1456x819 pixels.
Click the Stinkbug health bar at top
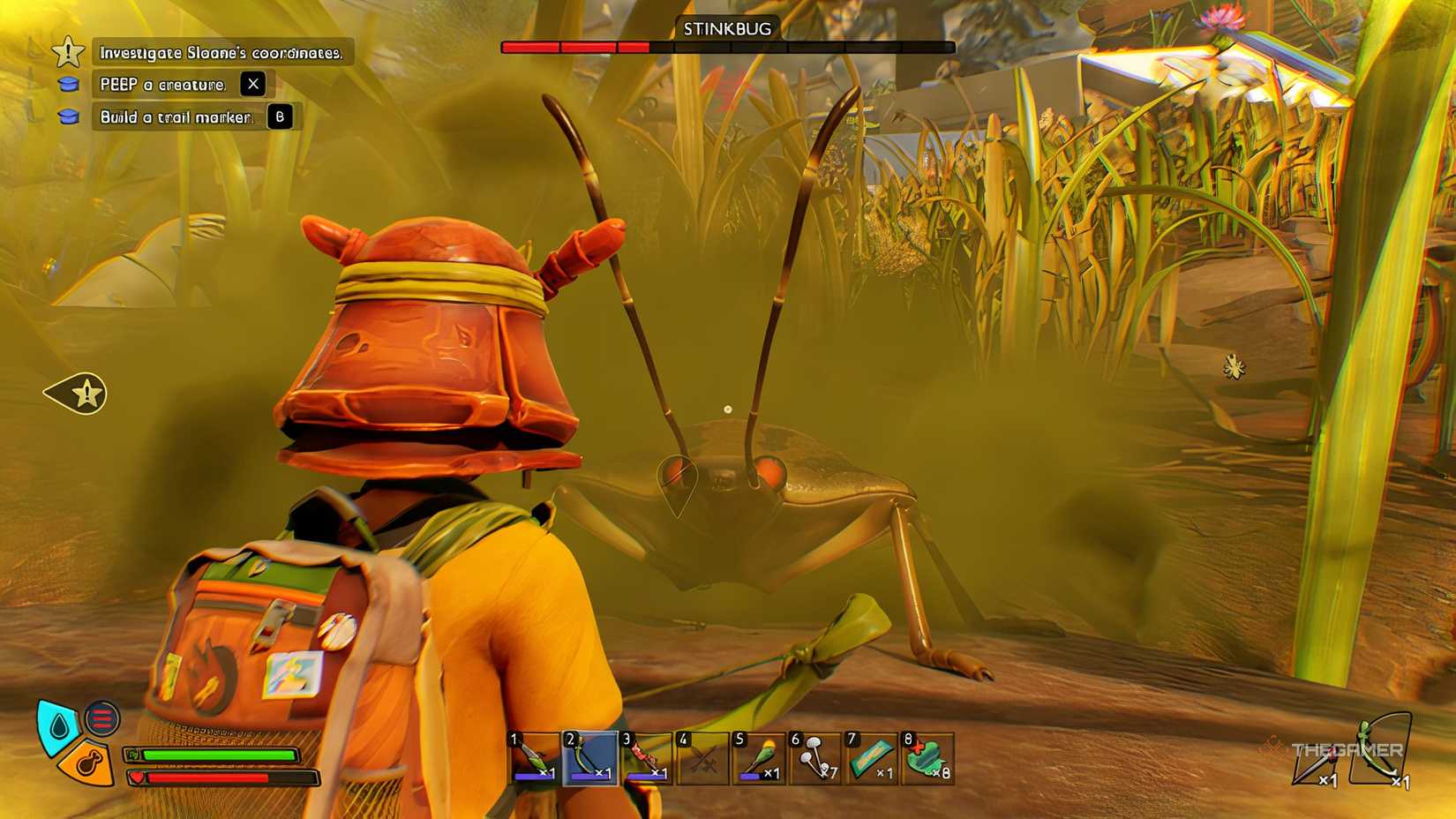pyautogui.click(x=728, y=45)
